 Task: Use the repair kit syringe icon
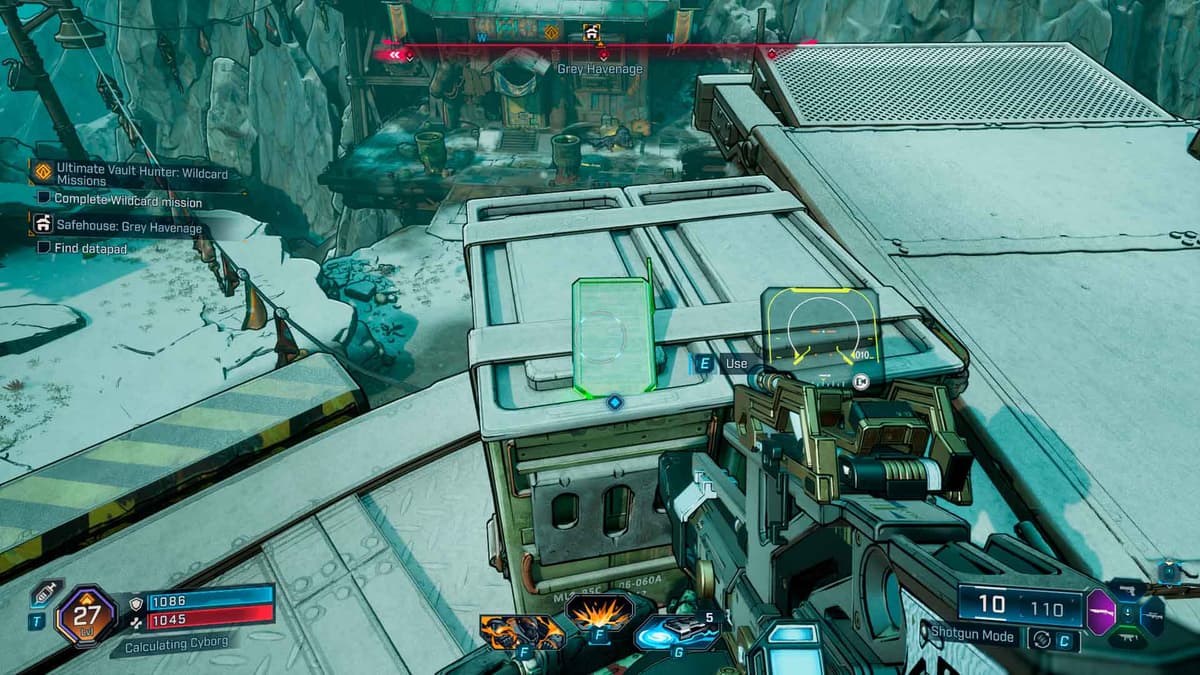pos(44,592)
